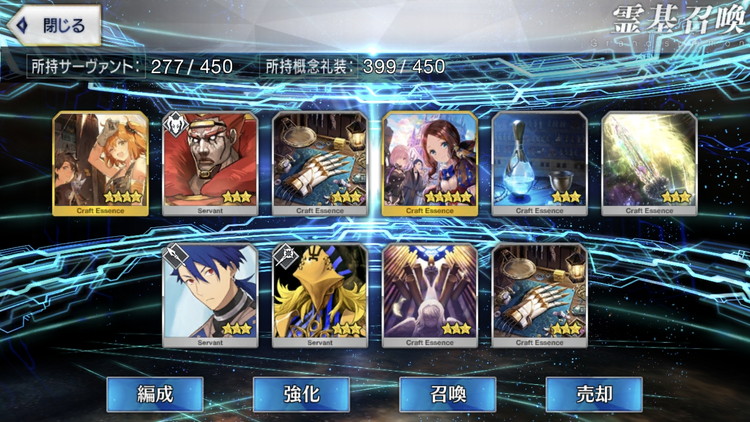View the five-star Craft Essence card
This screenshot has width=750, height=422.
click(x=430, y=163)
